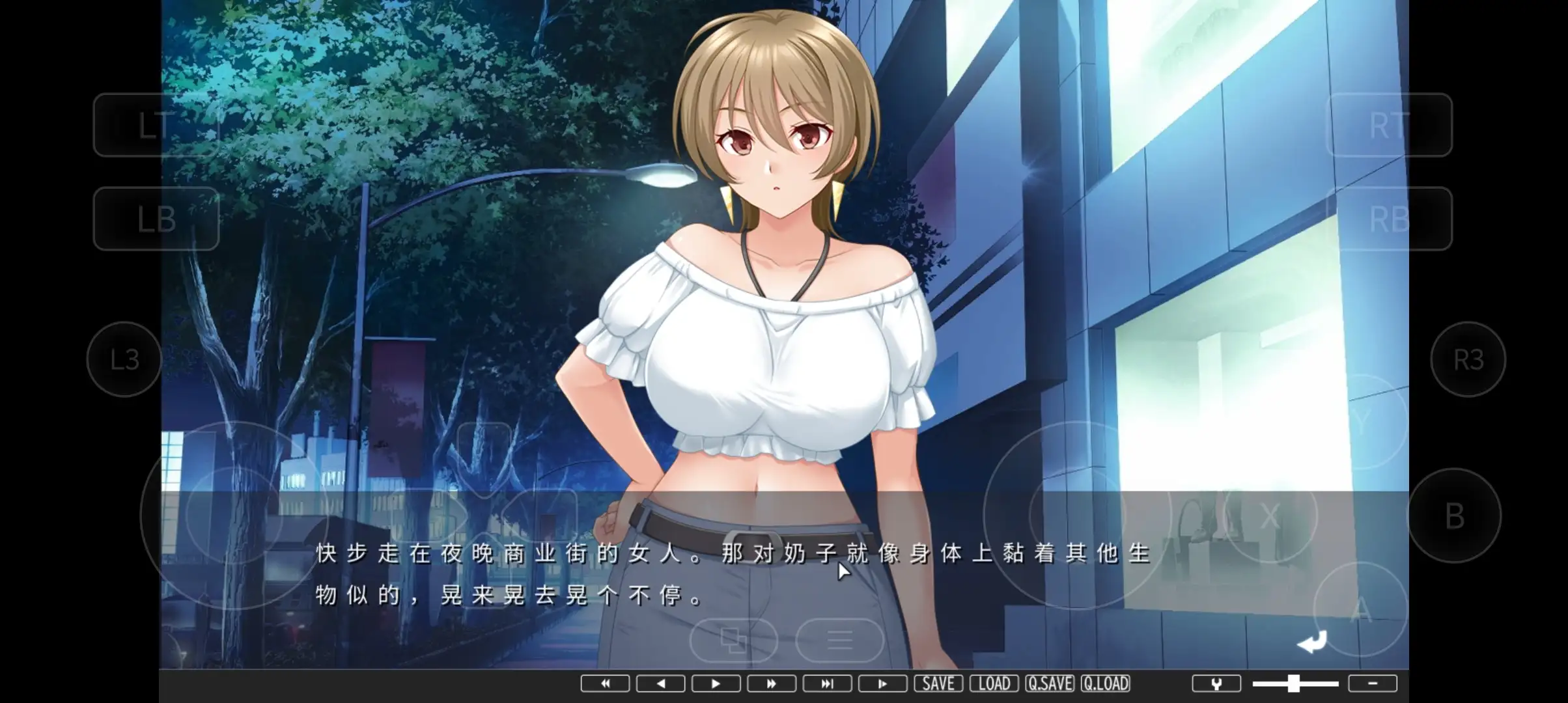Activate the double-right fast-forward button

click(772, 683)
